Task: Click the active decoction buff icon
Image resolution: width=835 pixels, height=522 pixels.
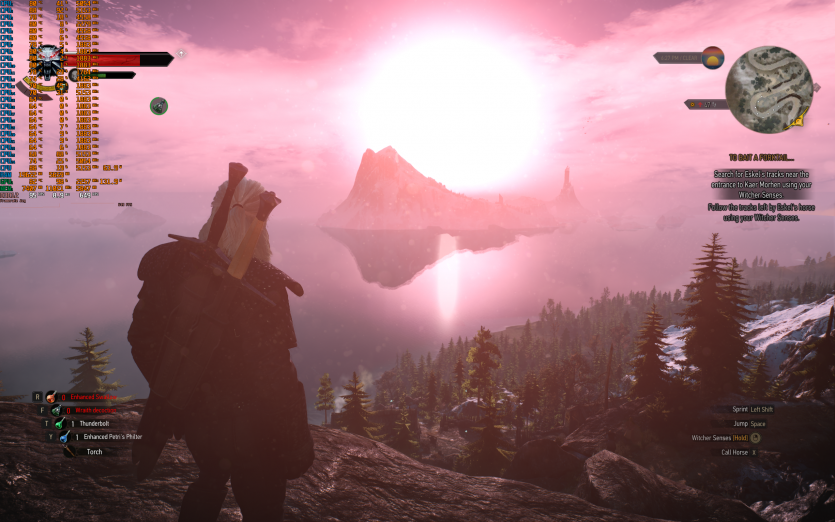Action: (159, 105)
